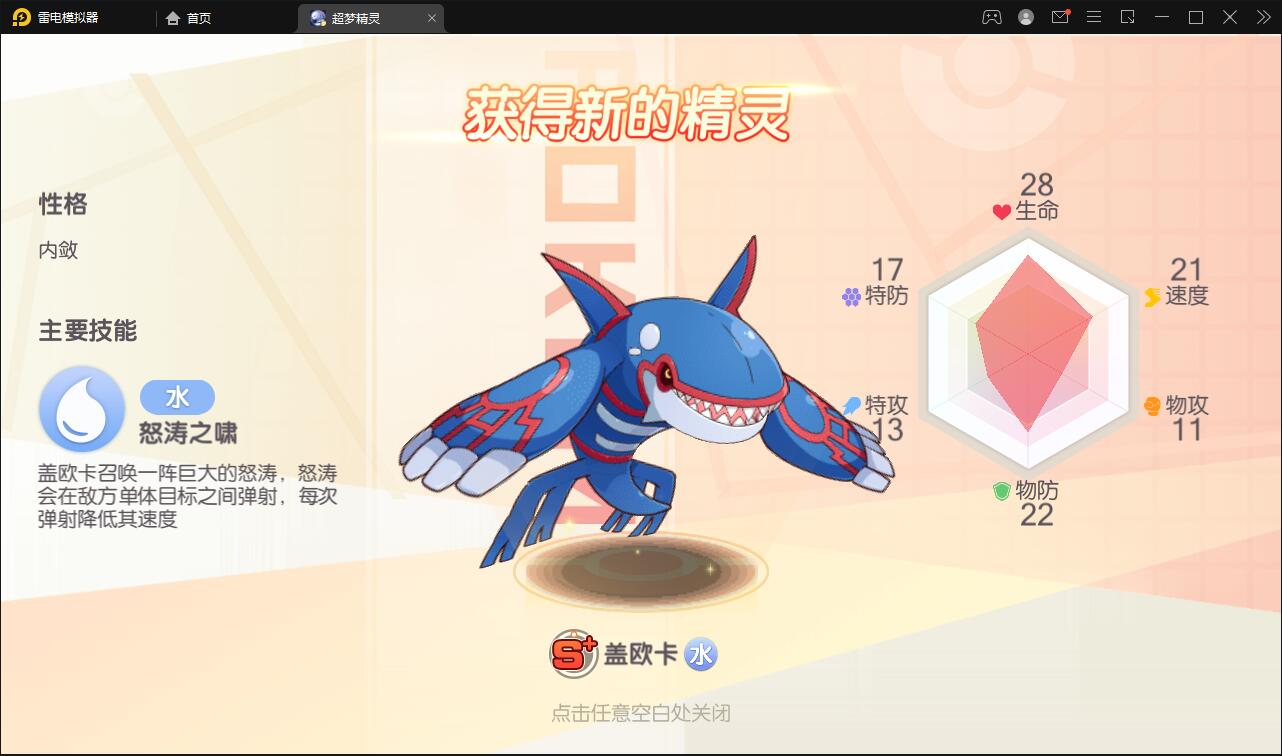Select the 怒涛之啸 water skill icon

(81, 409)
